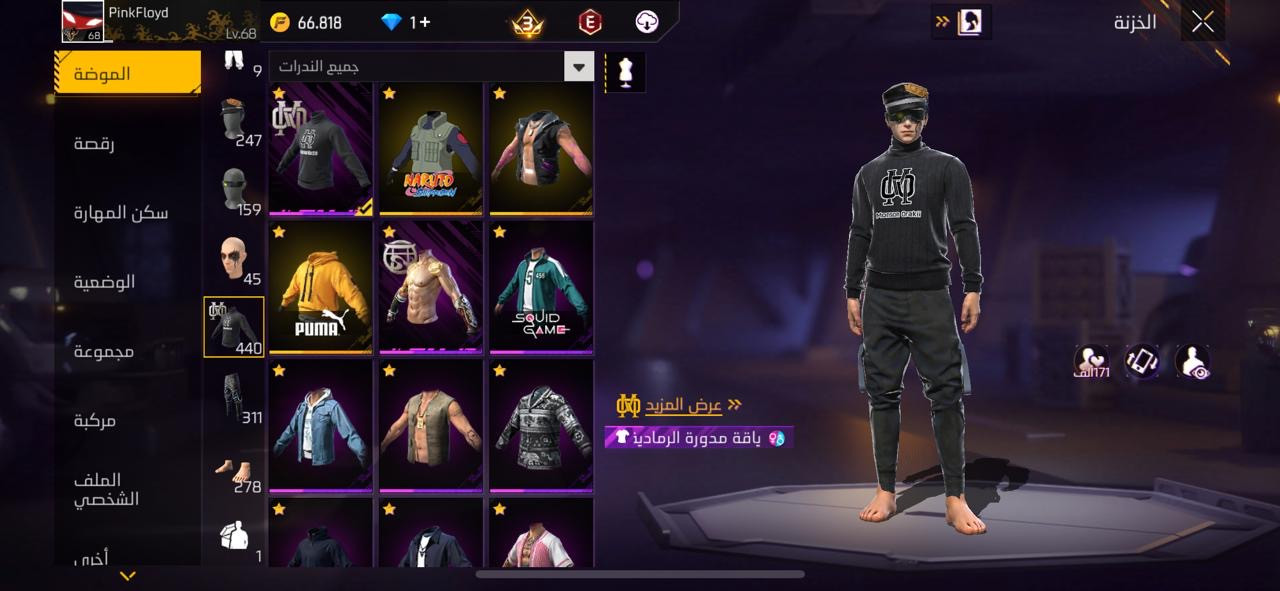This screenshot has height=591, width=1280.
Task: Open the مركبة vehicle tab
Action: pos(95,420)
